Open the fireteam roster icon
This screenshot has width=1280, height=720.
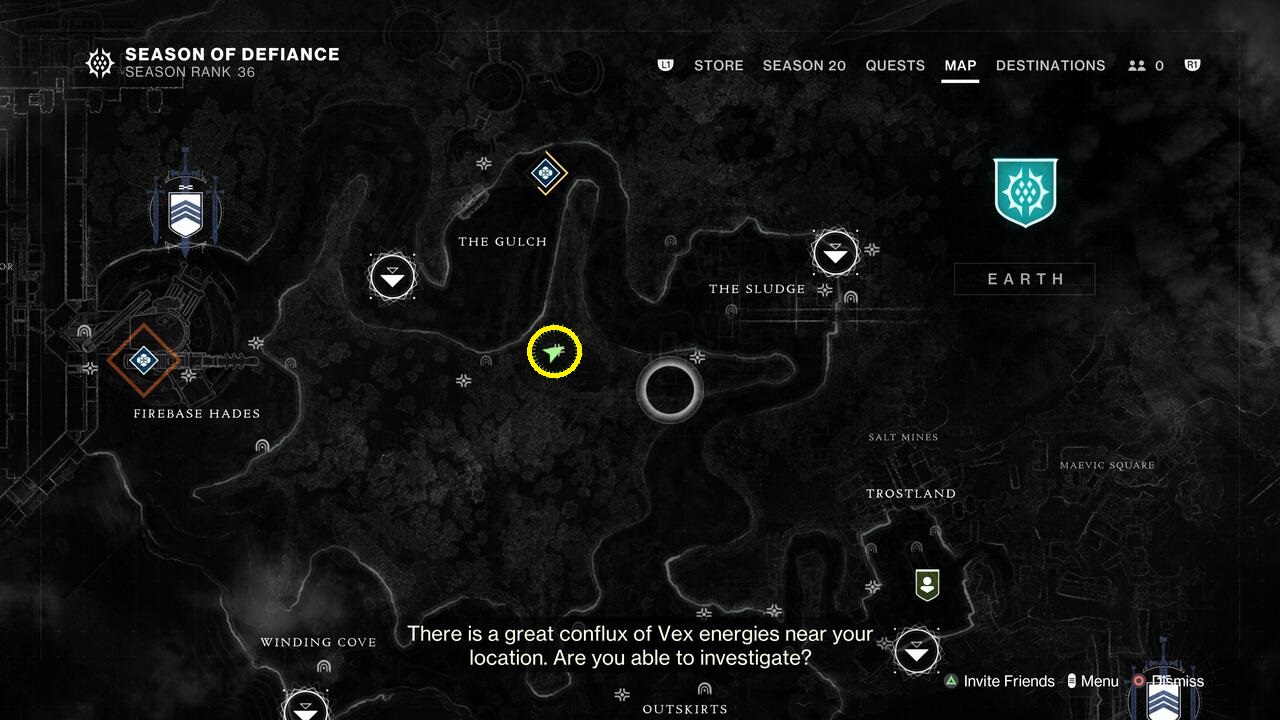click(1138, 65)
